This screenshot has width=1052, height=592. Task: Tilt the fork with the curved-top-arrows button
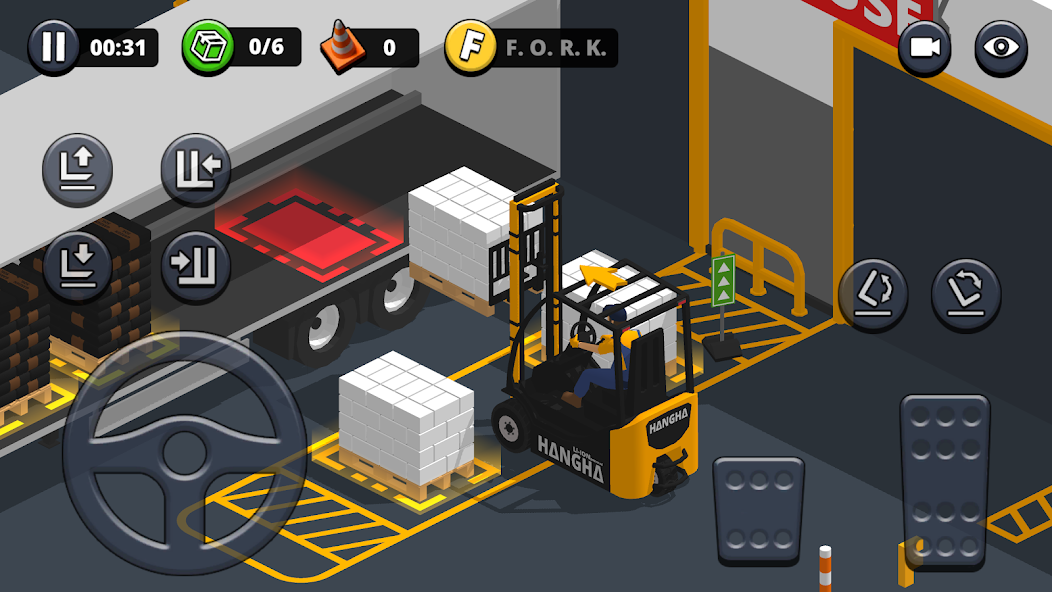pyautogui.click(x=966, y=294)
